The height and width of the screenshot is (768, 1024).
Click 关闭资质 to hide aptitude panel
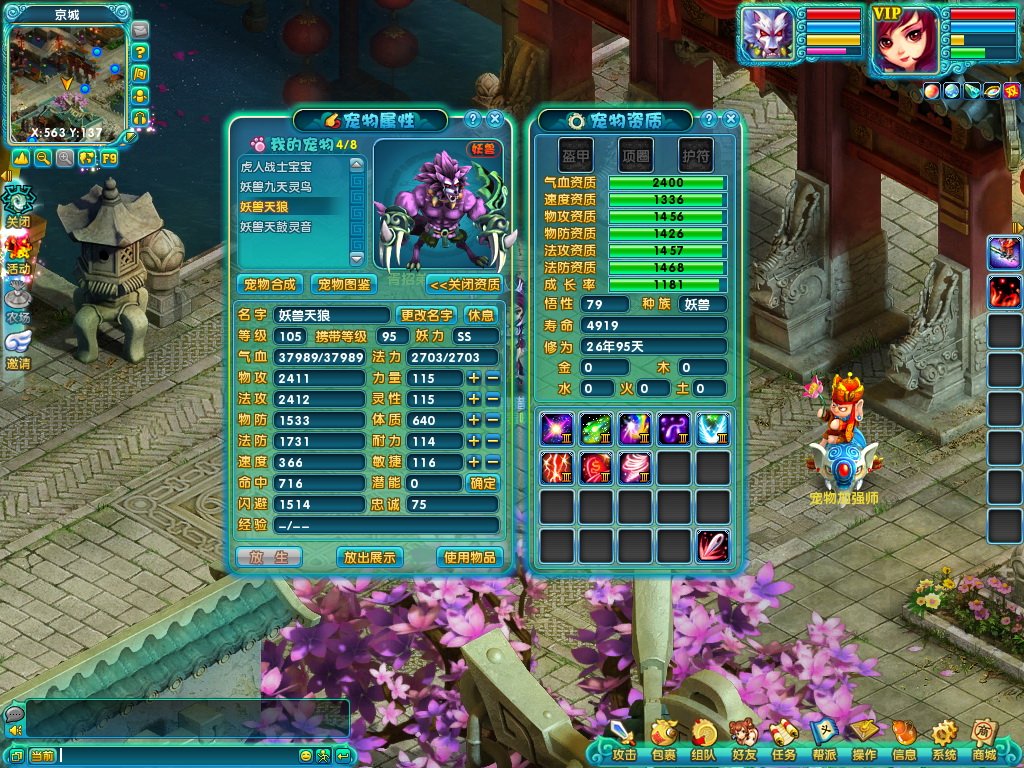(465, 284)
